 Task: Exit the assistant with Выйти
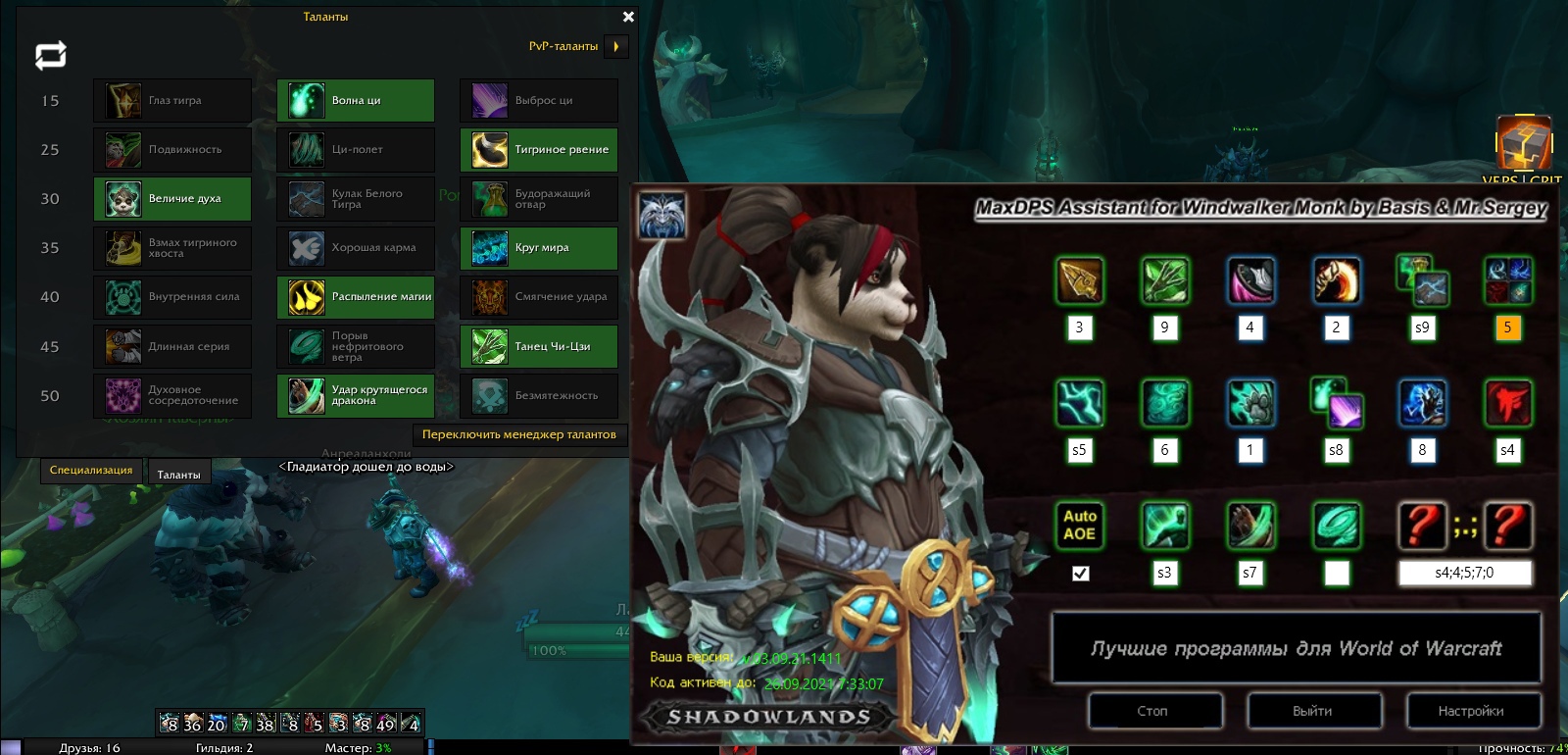1313,711
